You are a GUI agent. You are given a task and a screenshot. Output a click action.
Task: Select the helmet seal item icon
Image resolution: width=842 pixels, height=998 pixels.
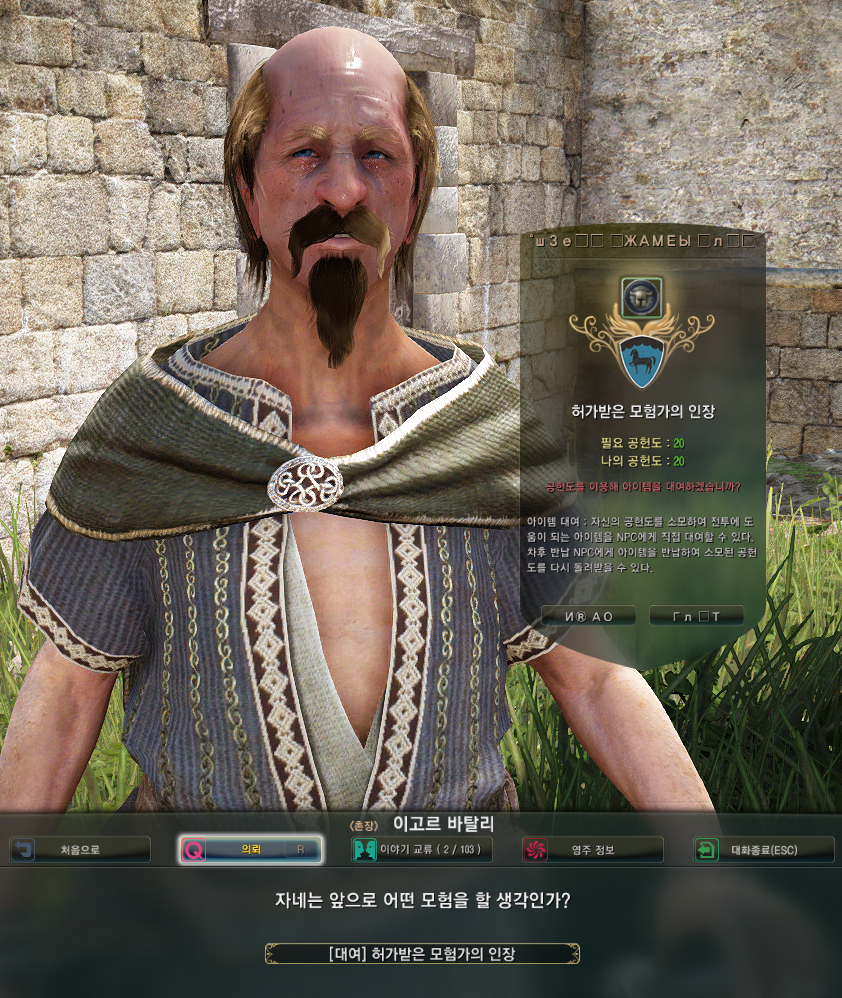[635, 296]
